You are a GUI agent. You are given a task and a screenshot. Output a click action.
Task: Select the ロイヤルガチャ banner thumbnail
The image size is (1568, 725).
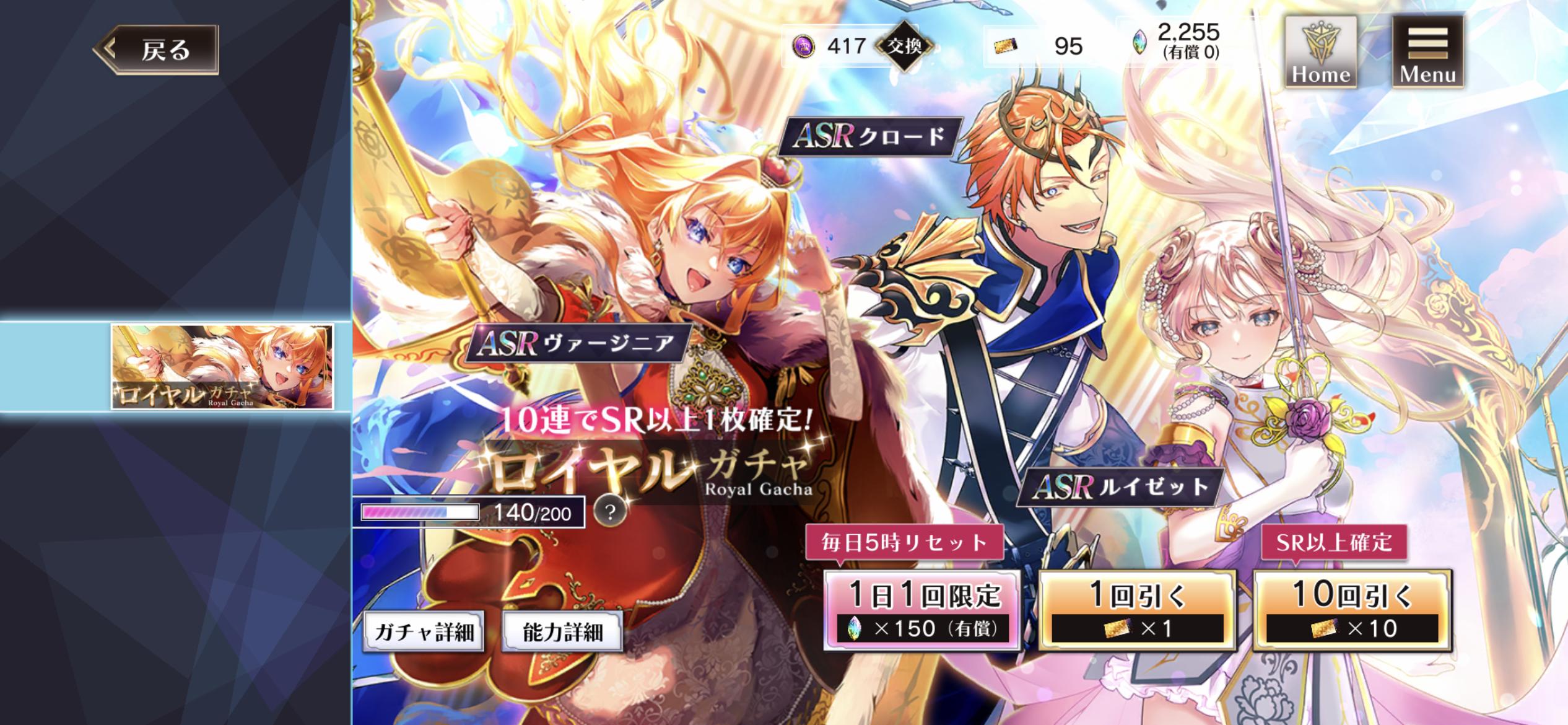coord(222,366)
